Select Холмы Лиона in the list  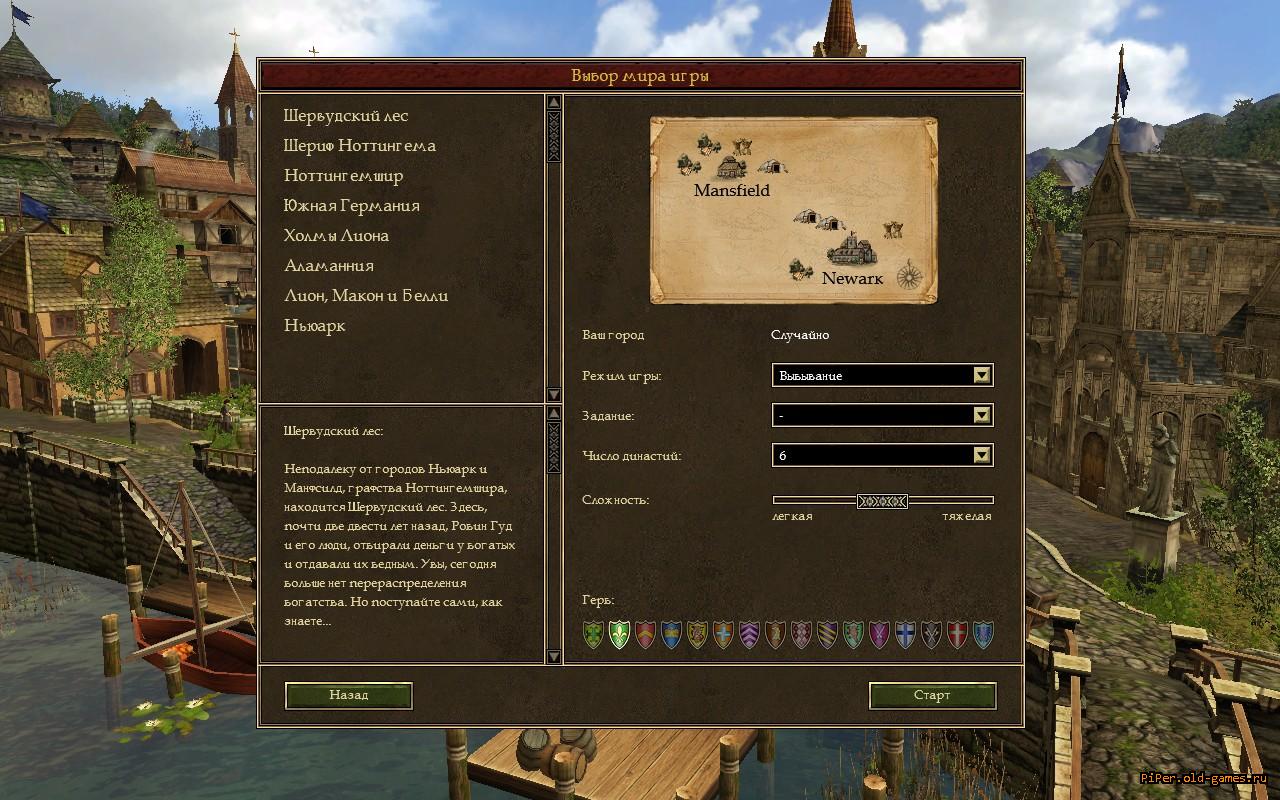[x=336, y=236]
